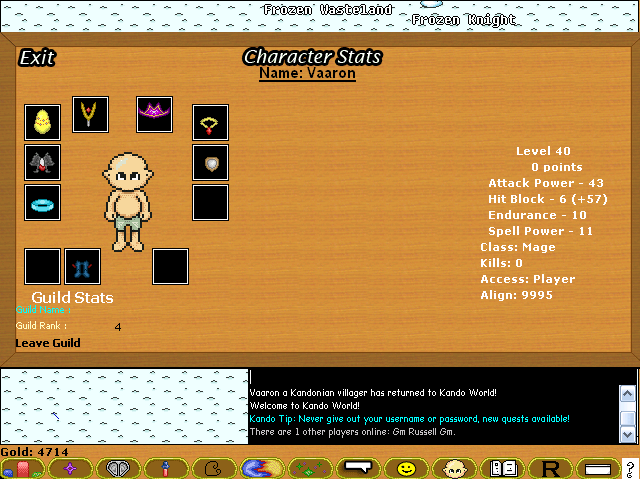640x479 pixels.
Task: Click the R toolbar button
Action: [549, 468]
